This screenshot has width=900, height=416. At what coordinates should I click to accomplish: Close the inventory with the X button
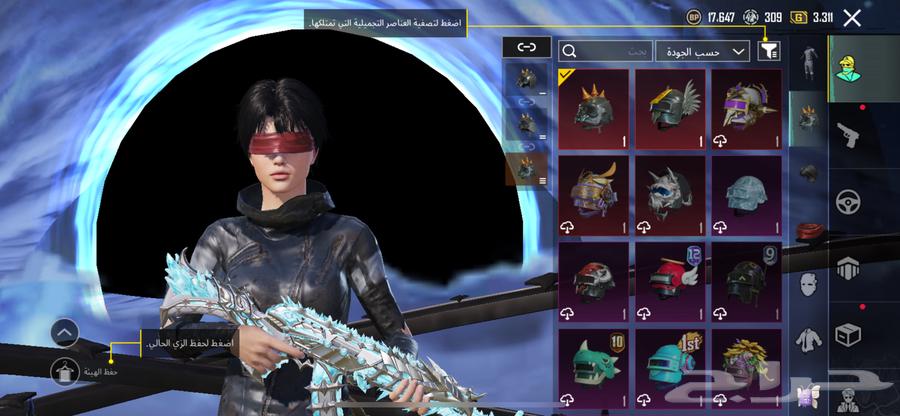pos(852,17)
